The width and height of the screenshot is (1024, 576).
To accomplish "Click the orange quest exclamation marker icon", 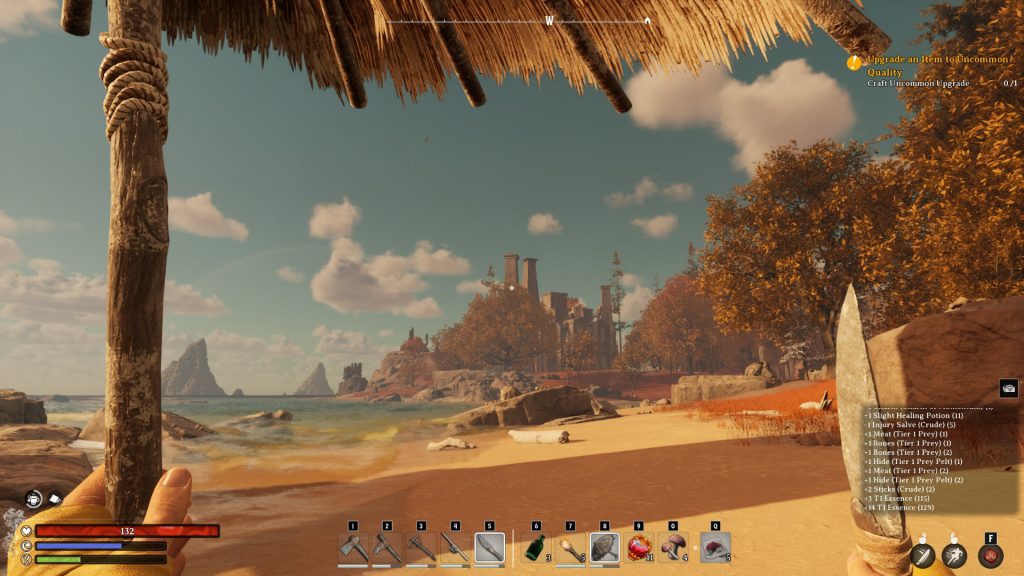I will click(854, 62).
